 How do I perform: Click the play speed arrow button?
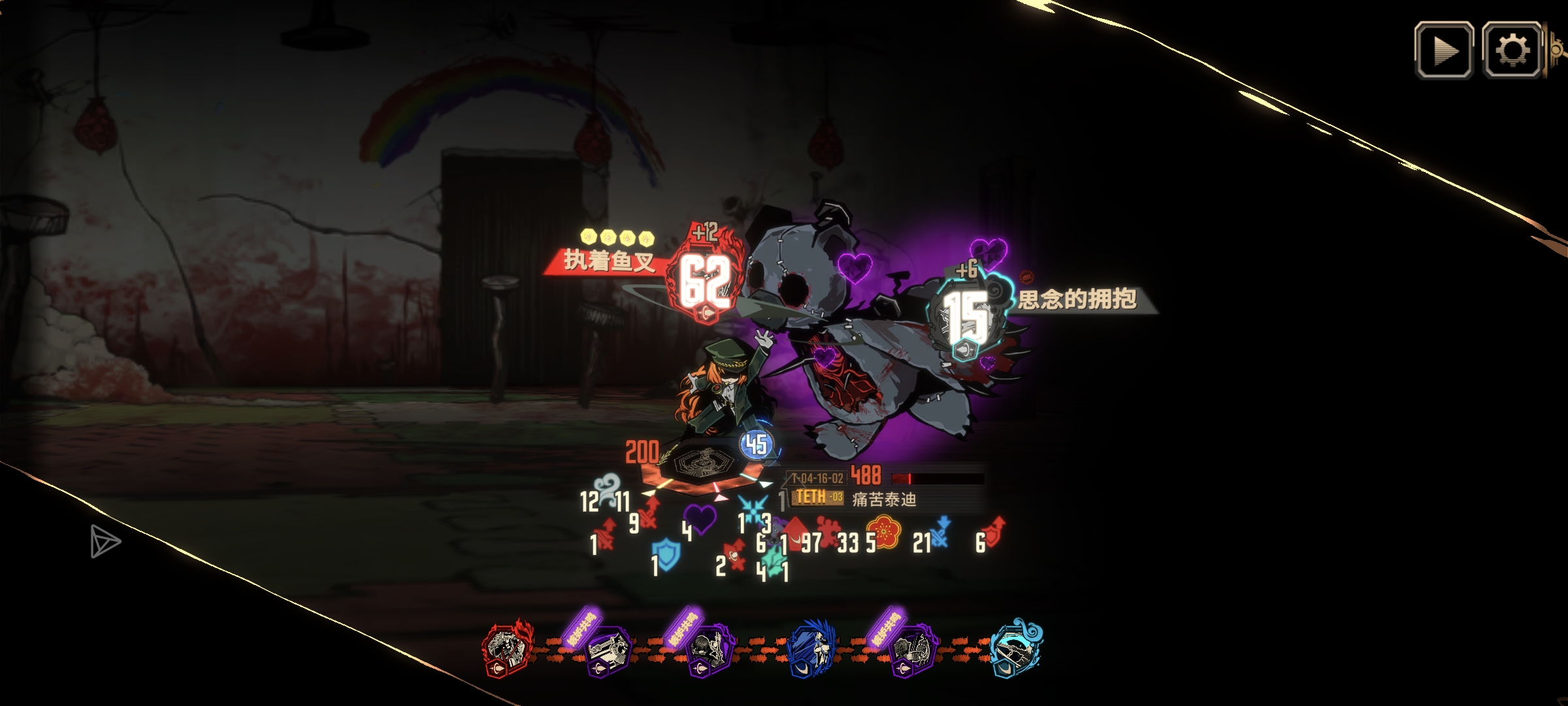1444,51
